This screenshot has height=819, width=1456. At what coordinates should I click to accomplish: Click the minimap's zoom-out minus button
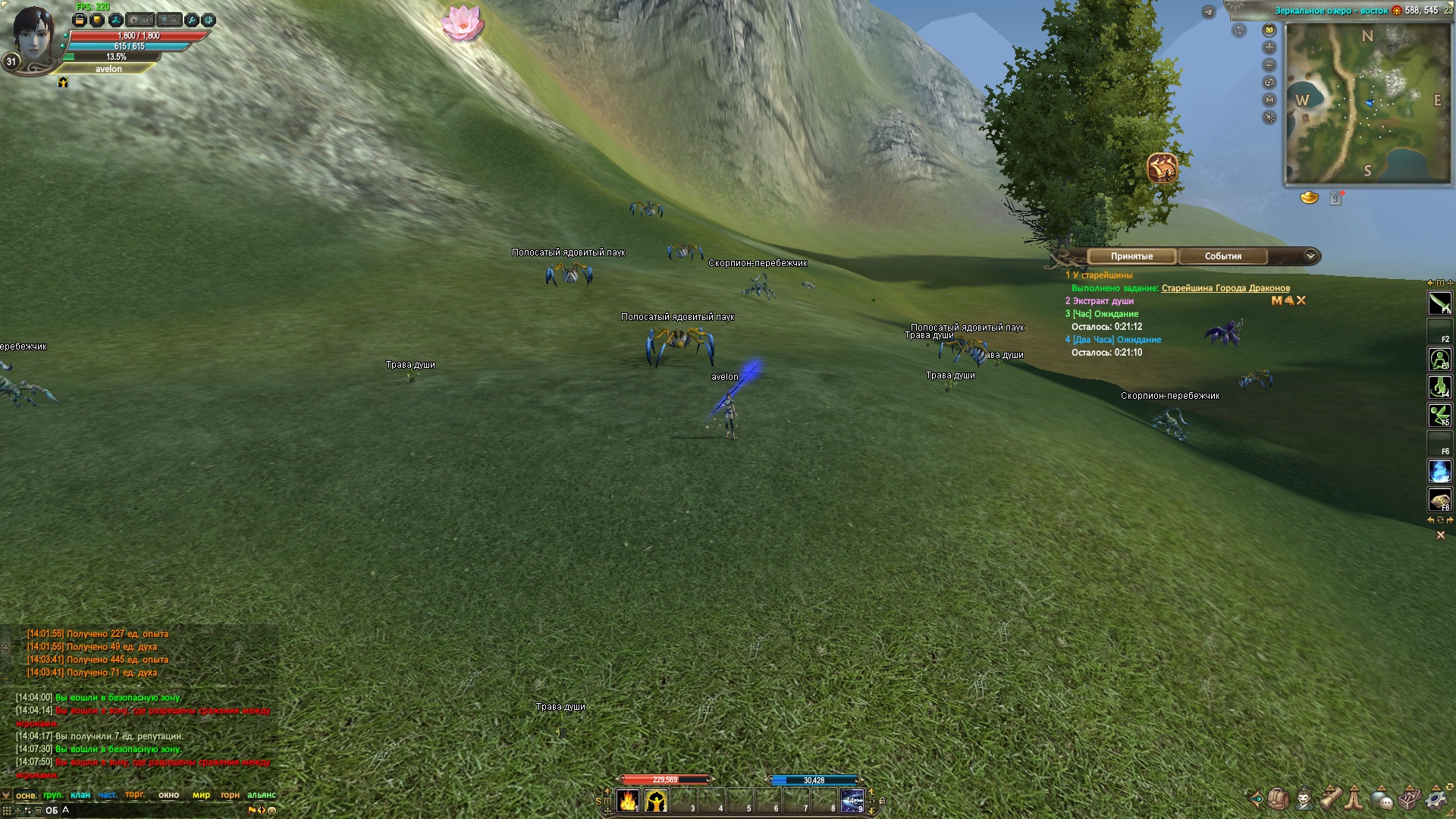(1269, 65)
